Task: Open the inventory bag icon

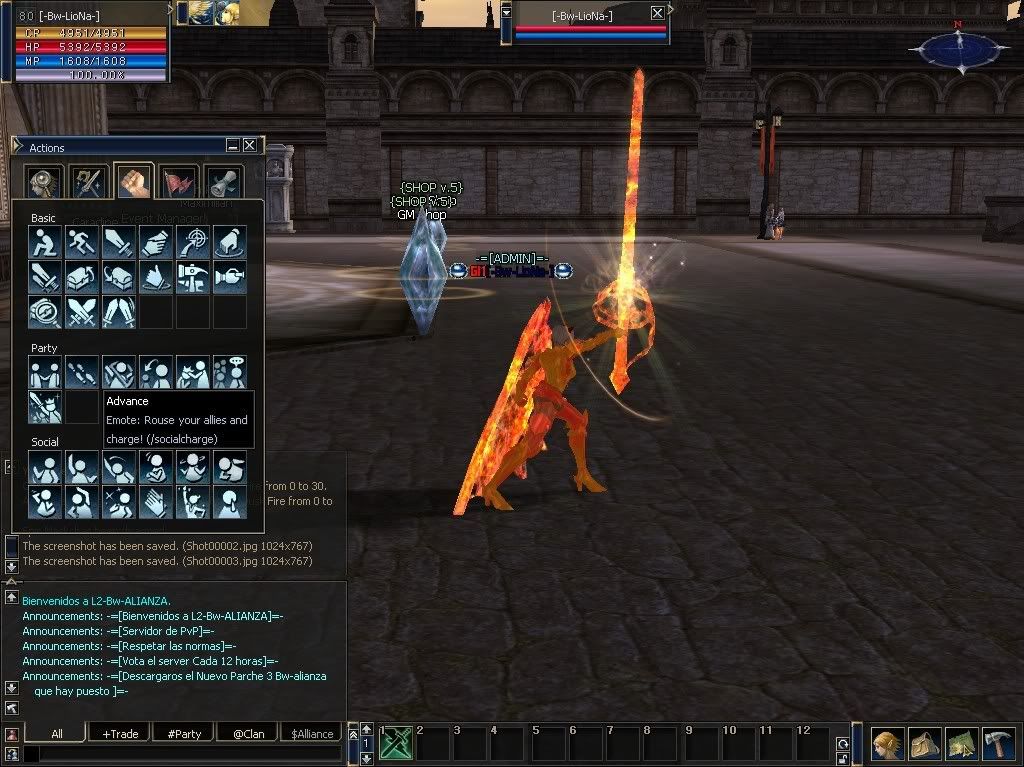Action: pos(924,744)
